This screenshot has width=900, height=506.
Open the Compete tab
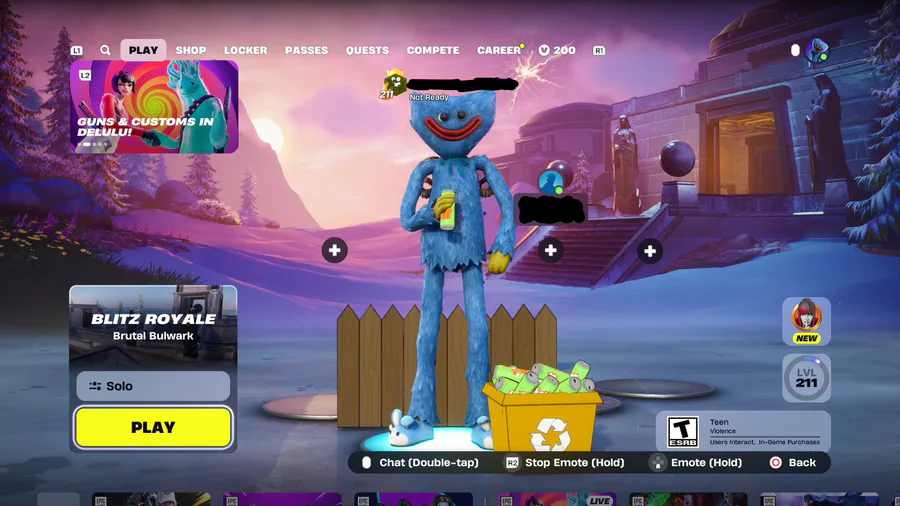coord(433,50)
